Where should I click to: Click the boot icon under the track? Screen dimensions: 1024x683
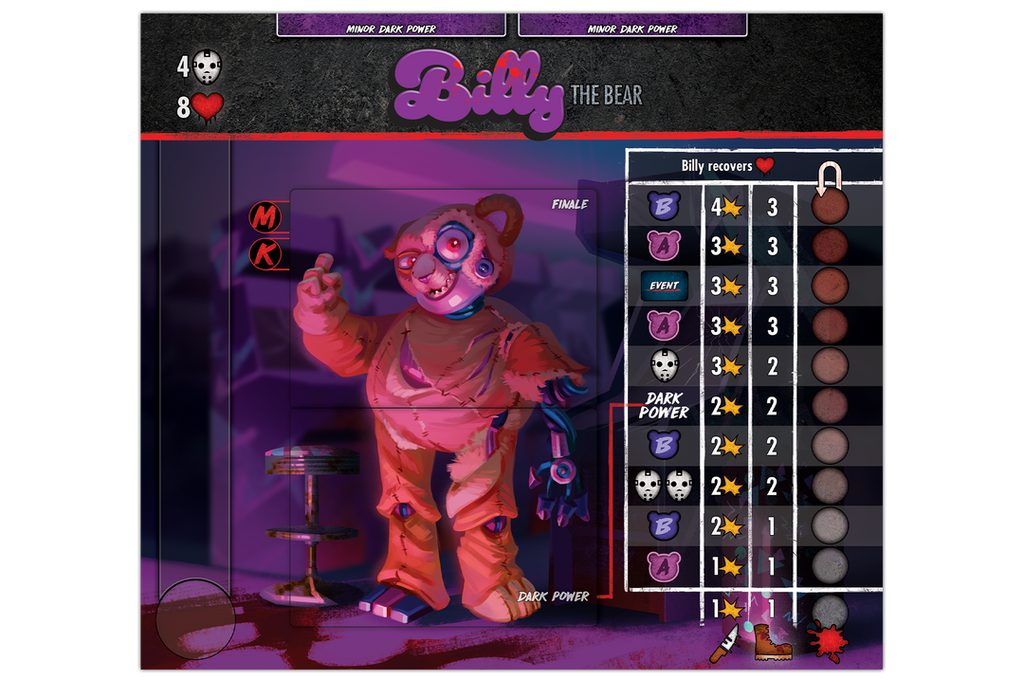(x=772, y=641)
